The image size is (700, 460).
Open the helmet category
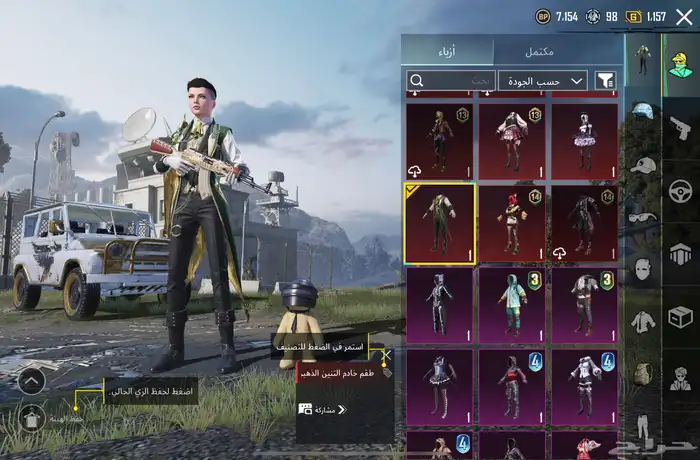click(642, 110)
